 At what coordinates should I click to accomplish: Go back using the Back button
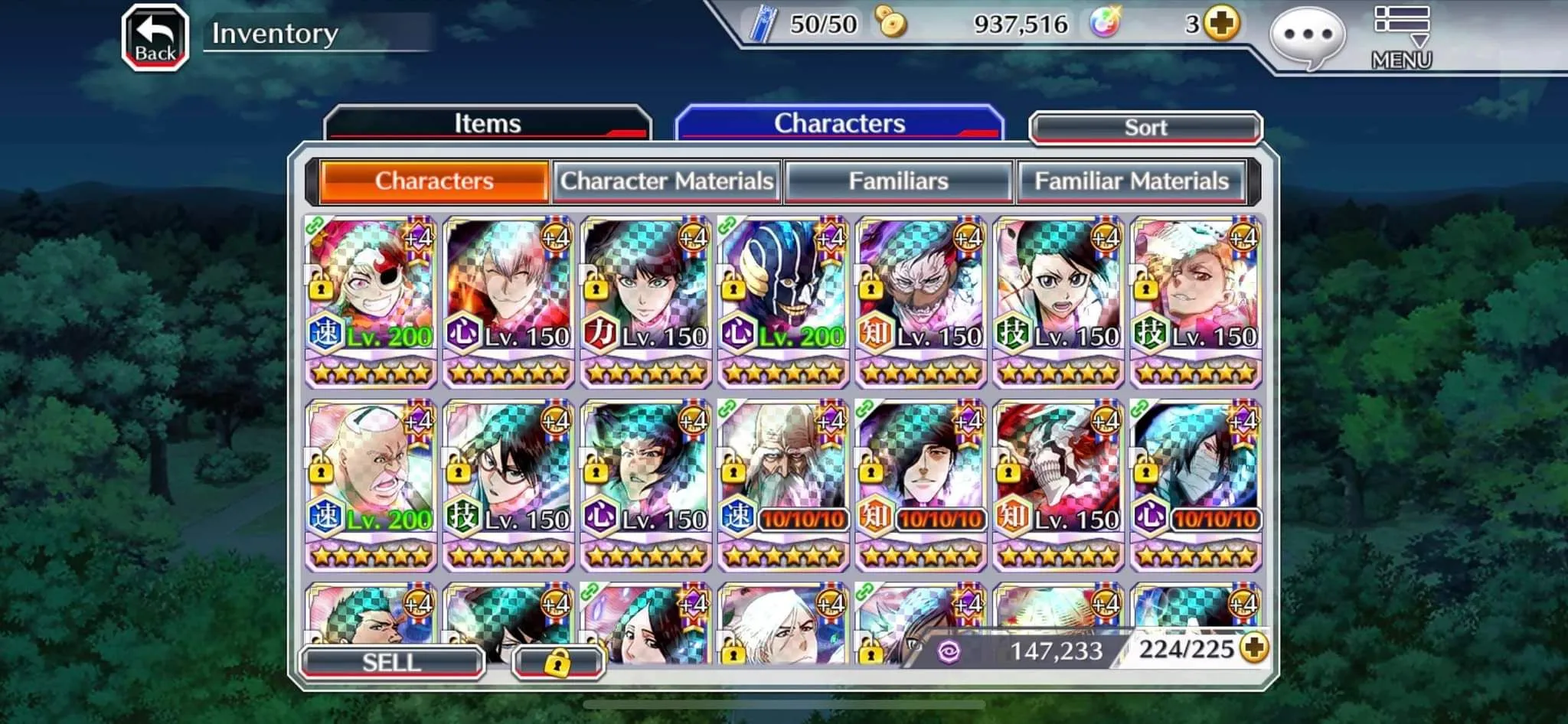click(x=155, y=38)
